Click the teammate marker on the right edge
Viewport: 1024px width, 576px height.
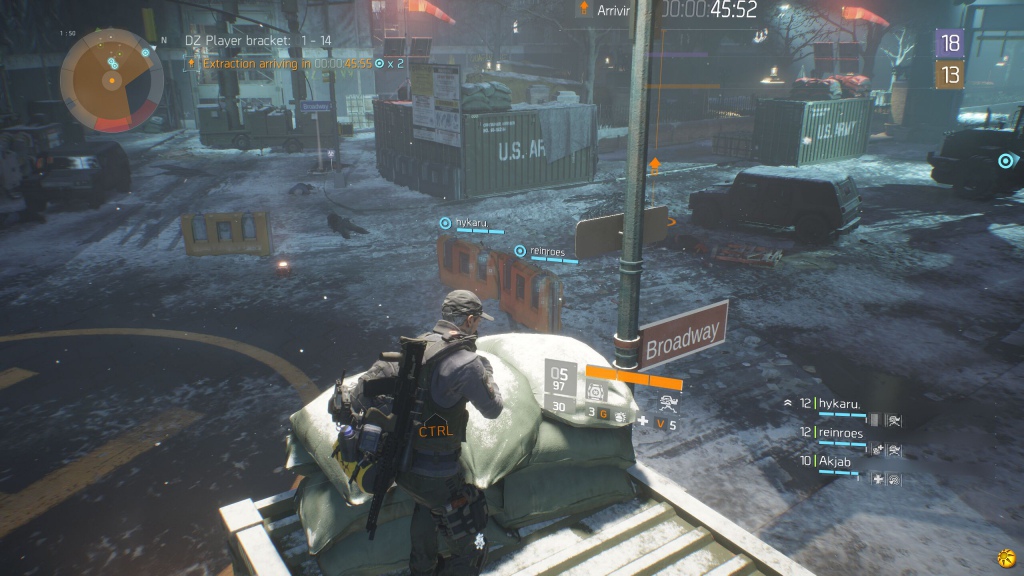tap(1005, 160)
